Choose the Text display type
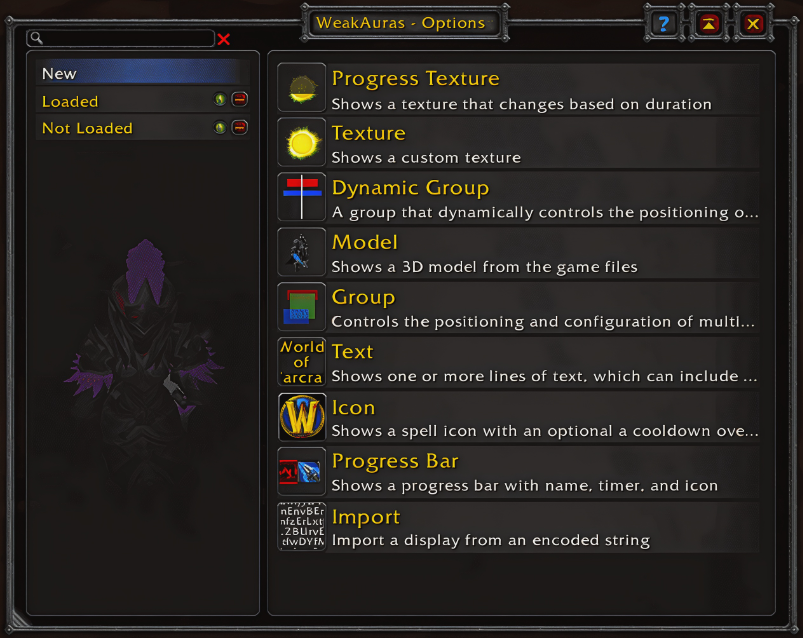Image resolution: width=803 pixels, height=638 pixels. click(x=518, y=362)
